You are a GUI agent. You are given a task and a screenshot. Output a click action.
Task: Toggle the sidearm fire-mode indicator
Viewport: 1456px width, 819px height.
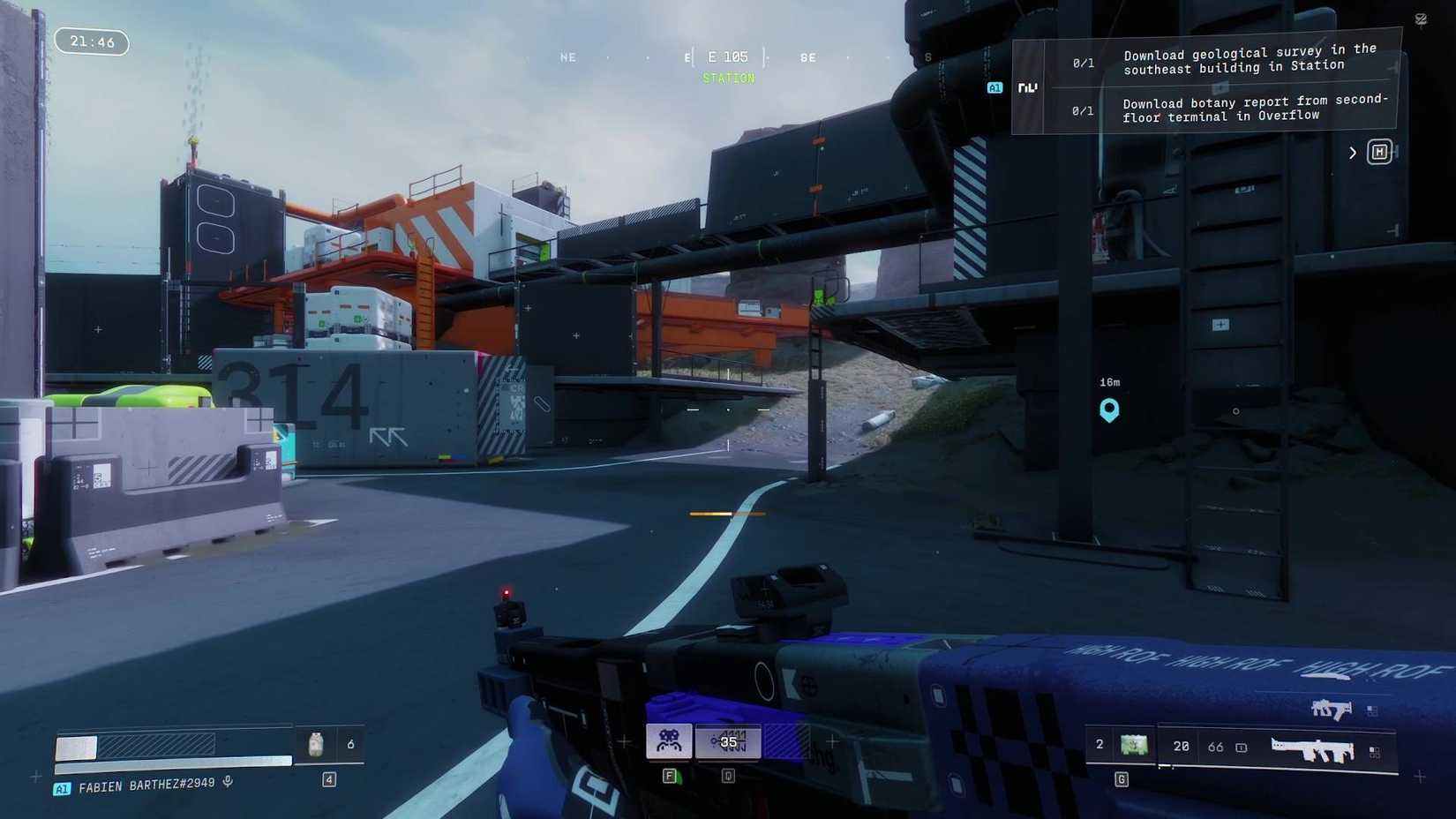pos(1372,710)
